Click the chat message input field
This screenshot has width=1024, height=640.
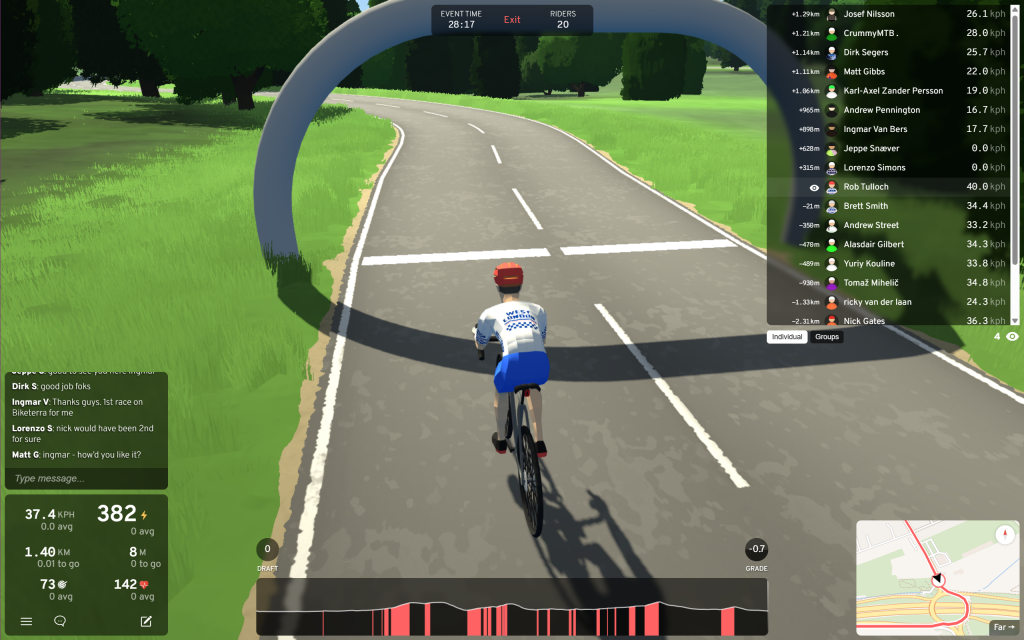[x=86, y=479]
